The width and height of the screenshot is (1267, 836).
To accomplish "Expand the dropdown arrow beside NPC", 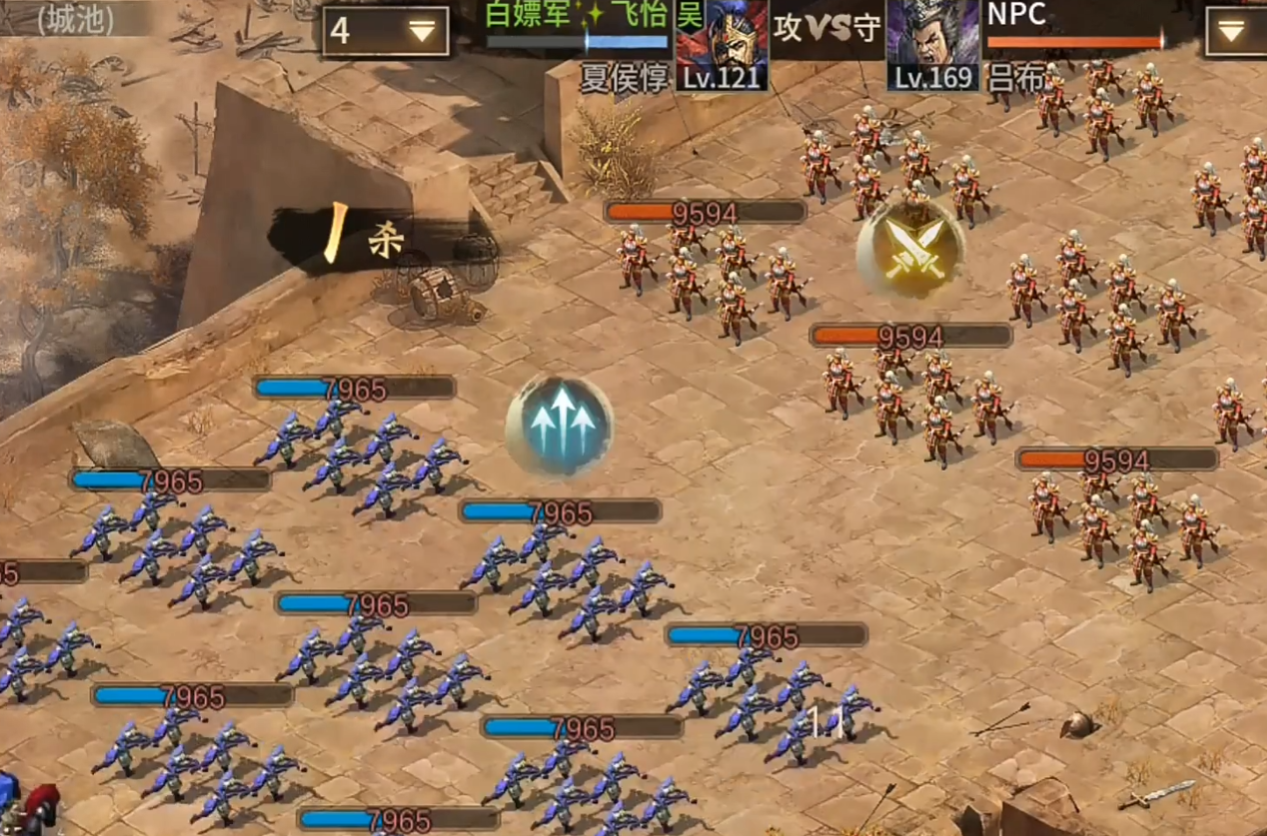I will pos(1234,30).
